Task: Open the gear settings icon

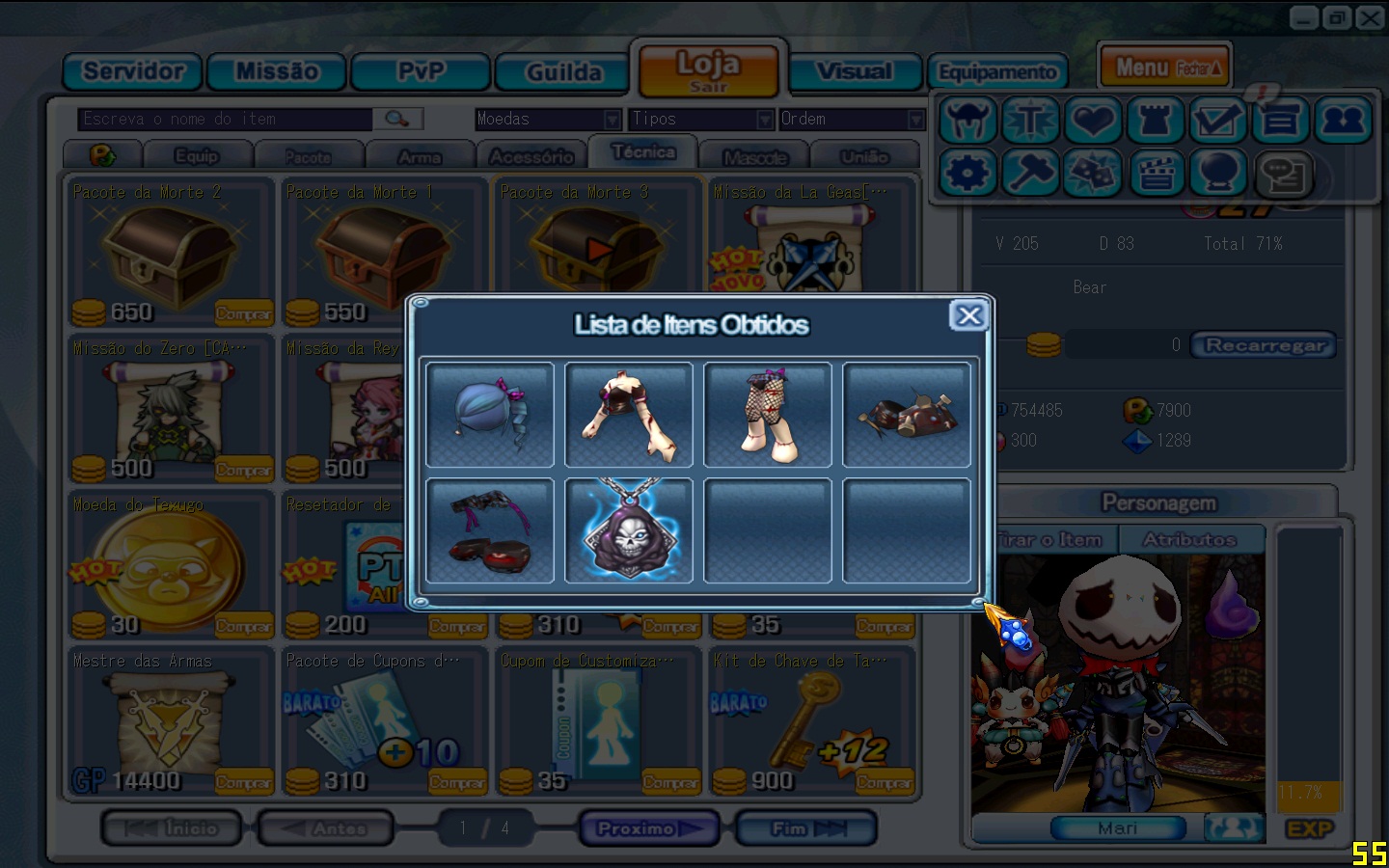Action: pyautogui.click(x=967, y=174)
